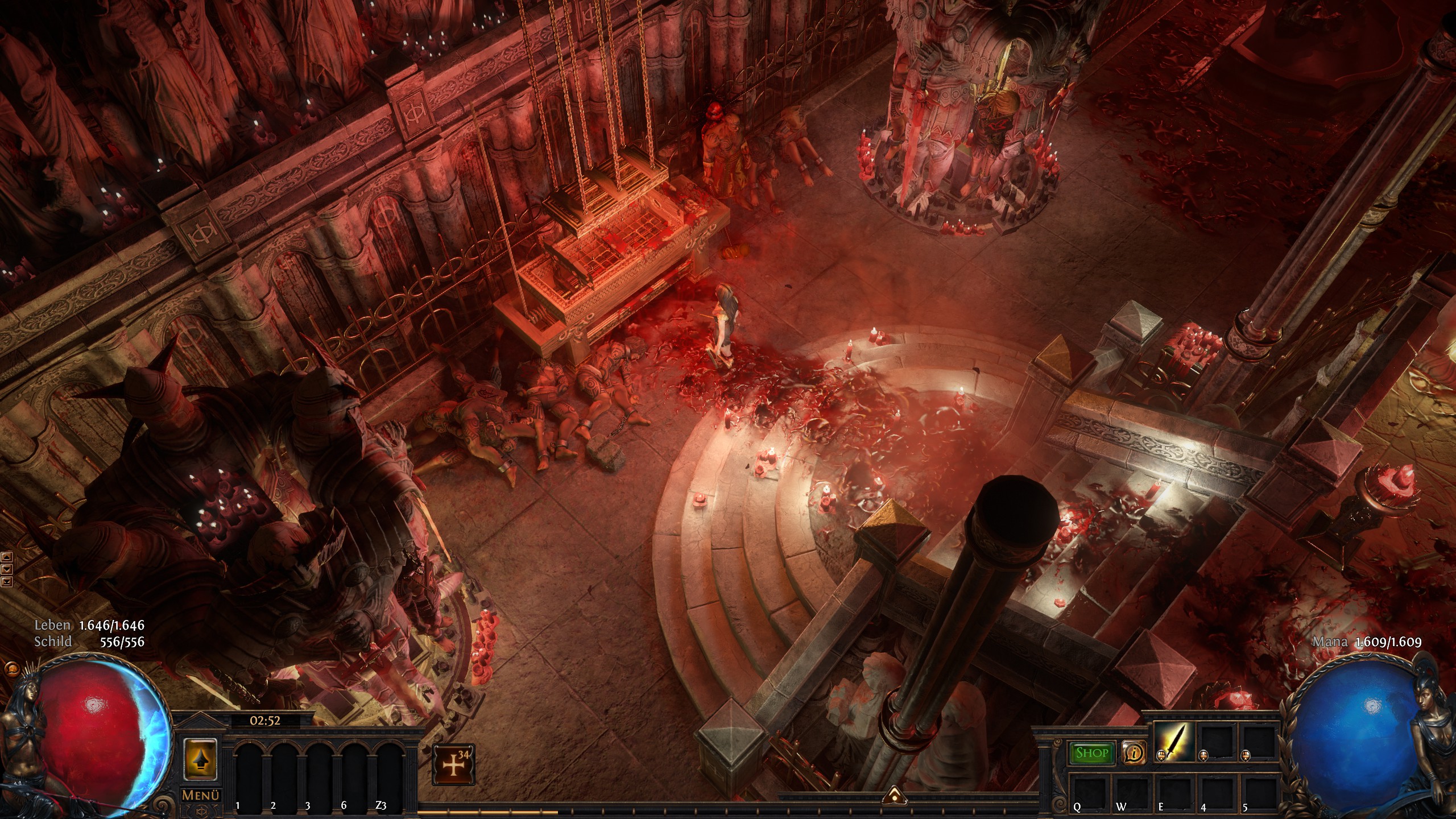The image size is (1456, 819).
Task: Click the small emblem button below Menü
Action: (x=201, y=811)
